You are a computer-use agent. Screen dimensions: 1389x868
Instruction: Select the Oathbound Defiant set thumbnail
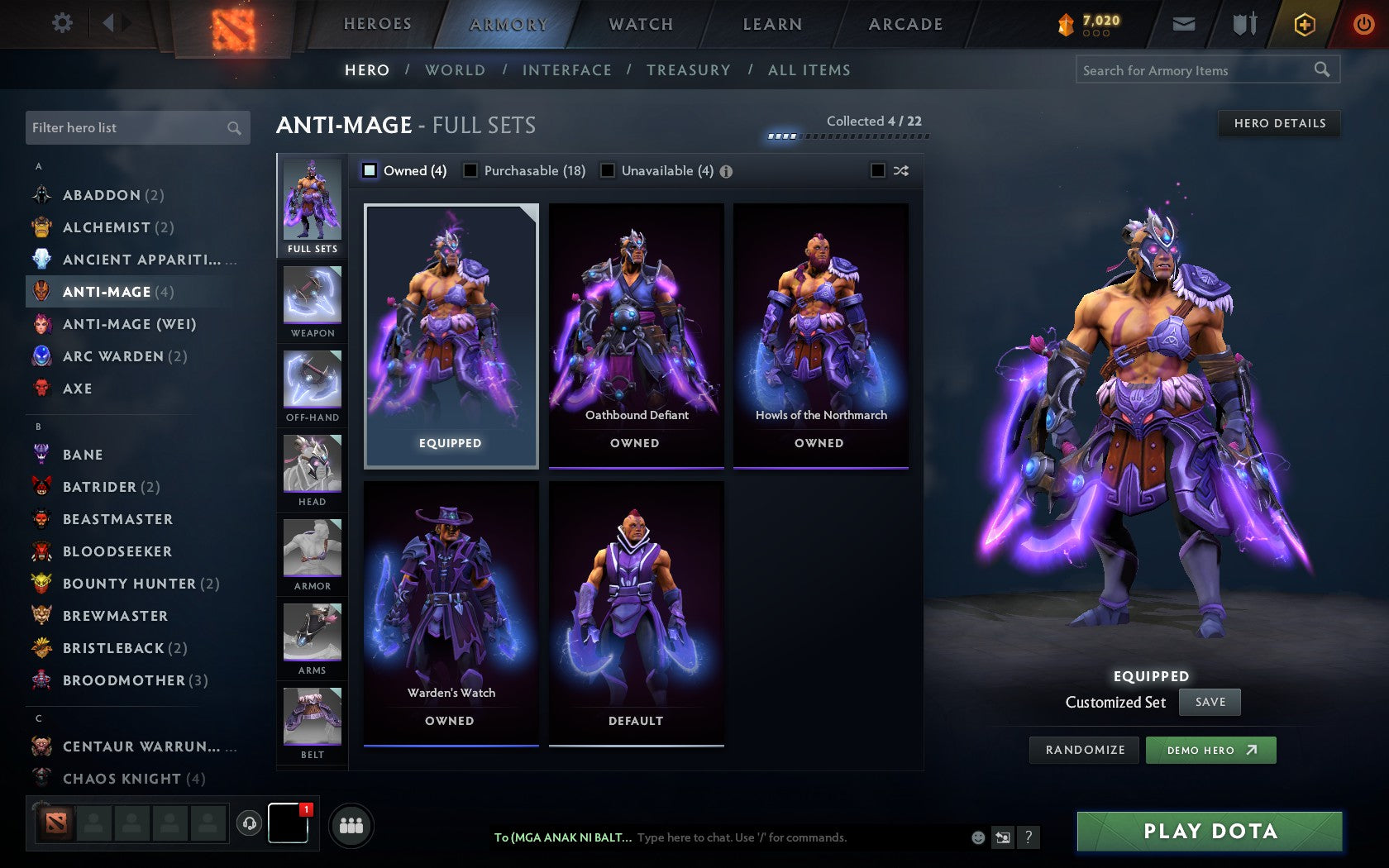[x=635, y=331]
